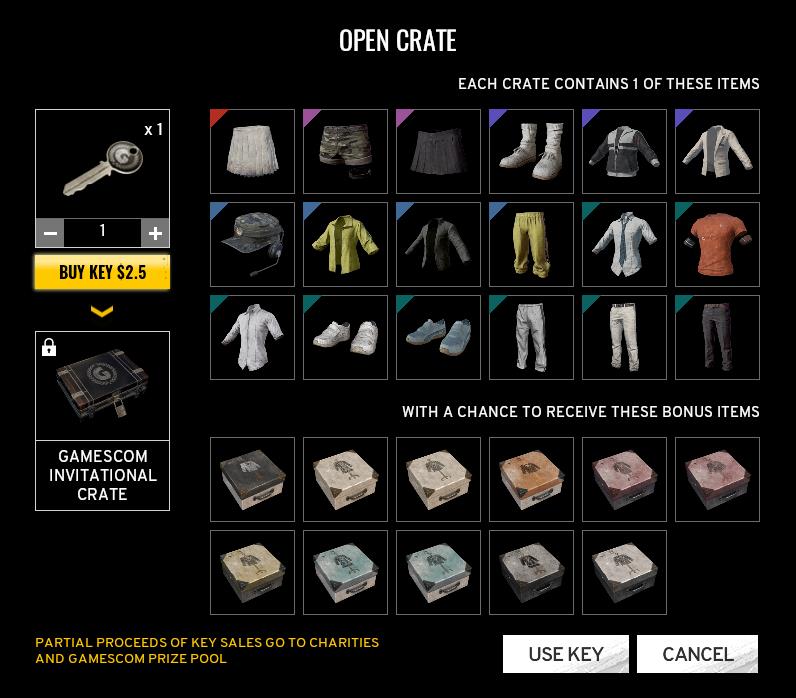Choose the orange t-shirt item
This screenshot has height=698, width=796.
[x=717, y=244]
